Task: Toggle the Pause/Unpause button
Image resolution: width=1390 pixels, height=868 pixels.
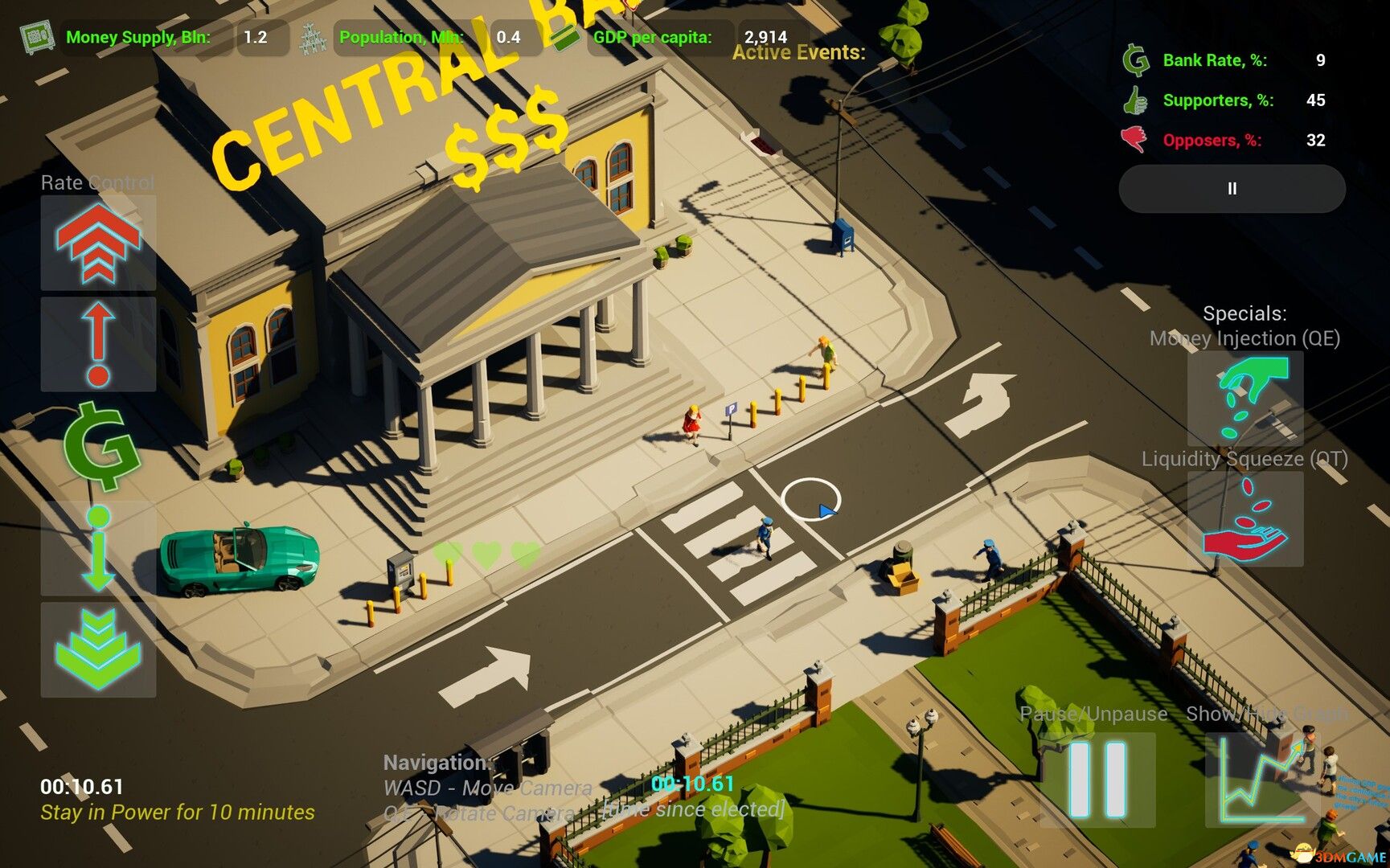Action: click(1098, 779)
